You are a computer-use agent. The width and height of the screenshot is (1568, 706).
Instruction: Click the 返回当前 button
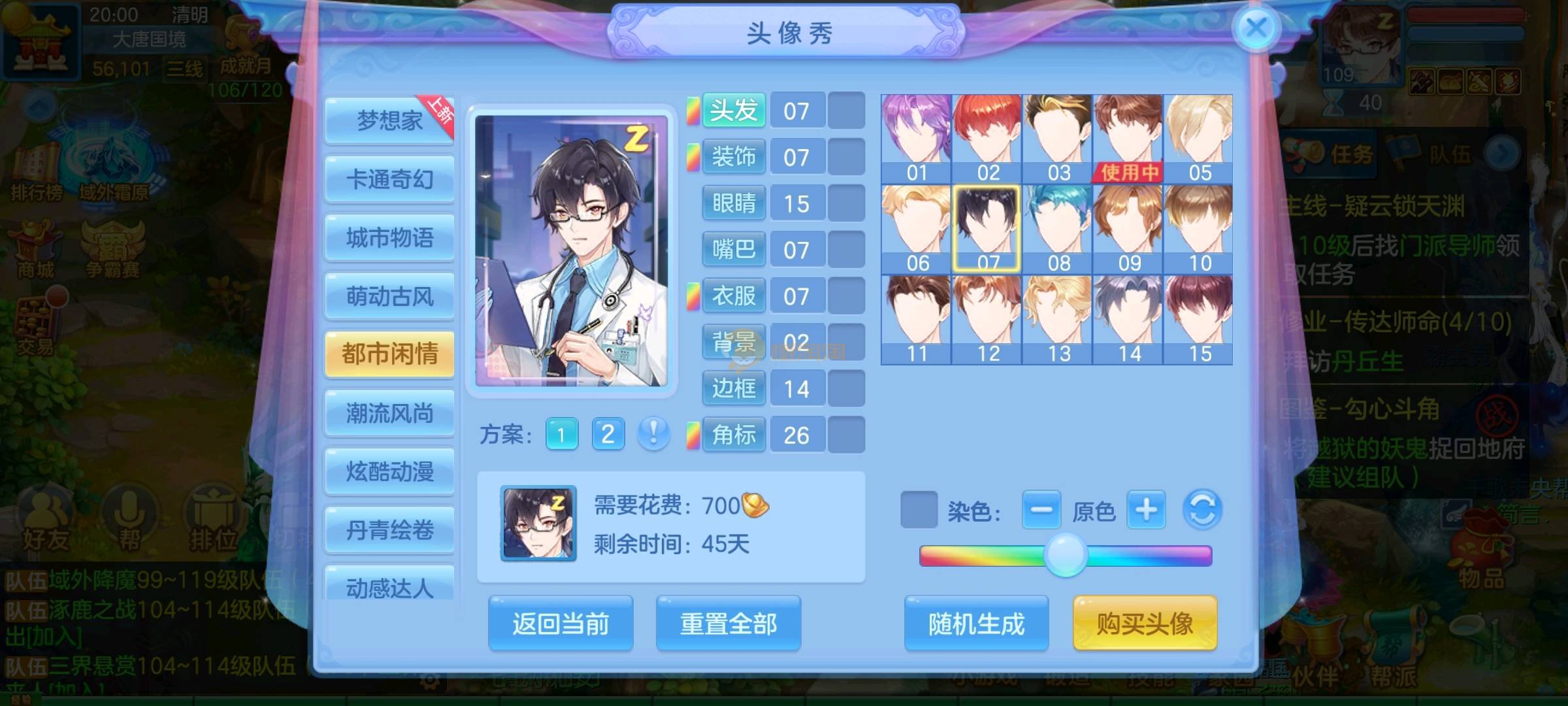(561, 624)
